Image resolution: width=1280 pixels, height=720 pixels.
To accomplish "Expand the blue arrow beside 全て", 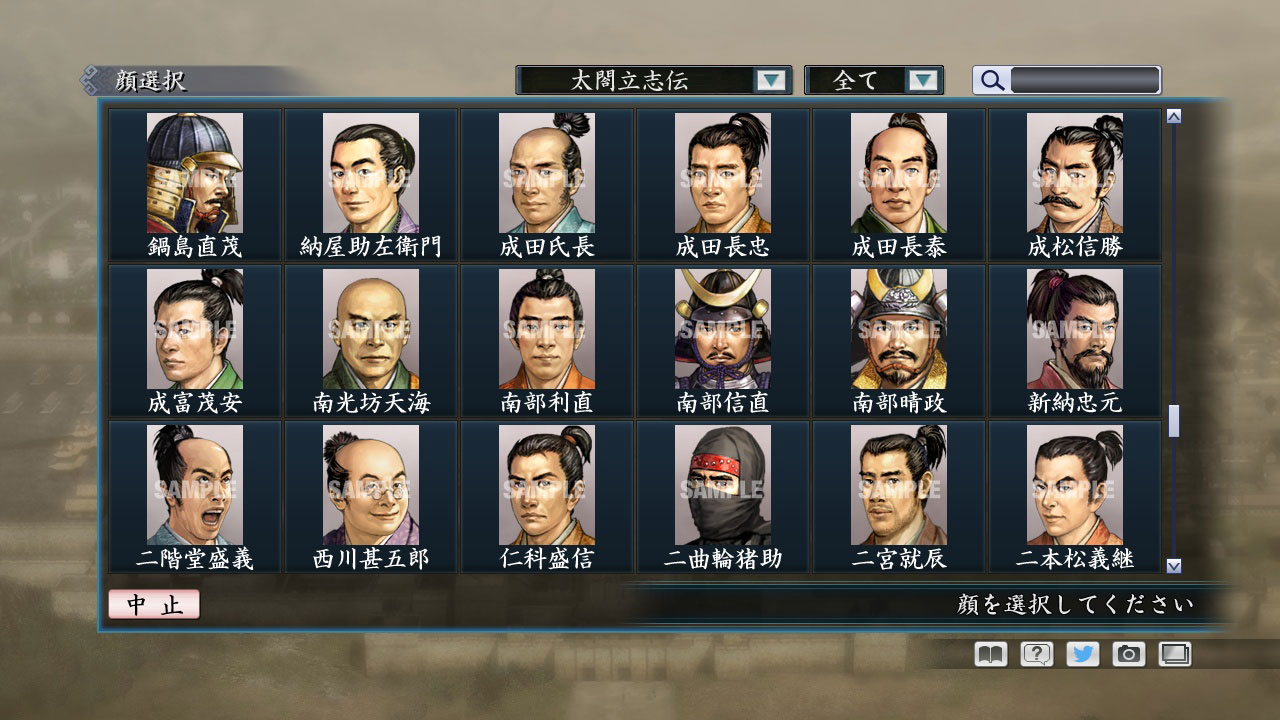I will point(925,80).
